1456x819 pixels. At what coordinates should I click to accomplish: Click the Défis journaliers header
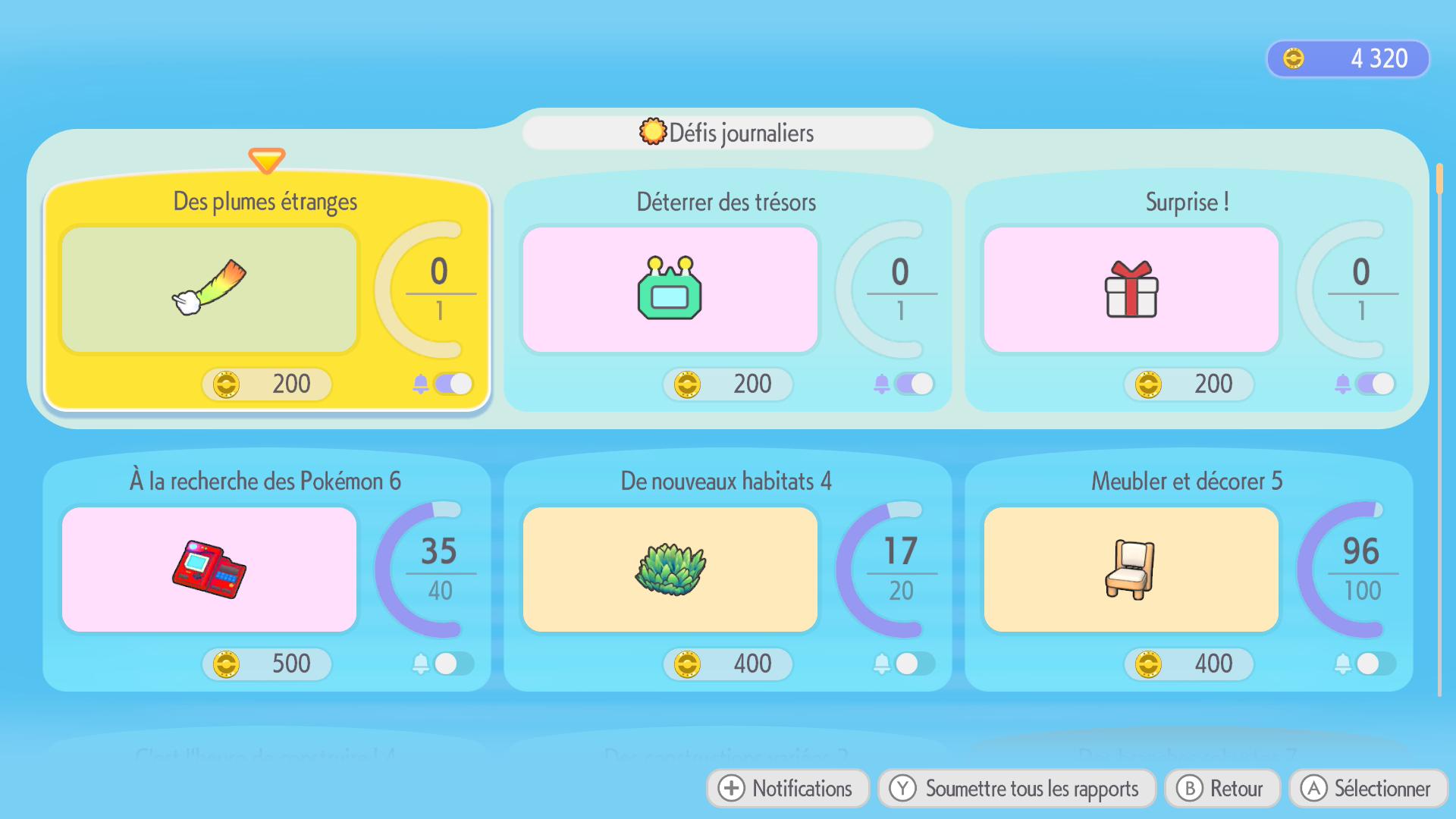click(x=727, y=133)
